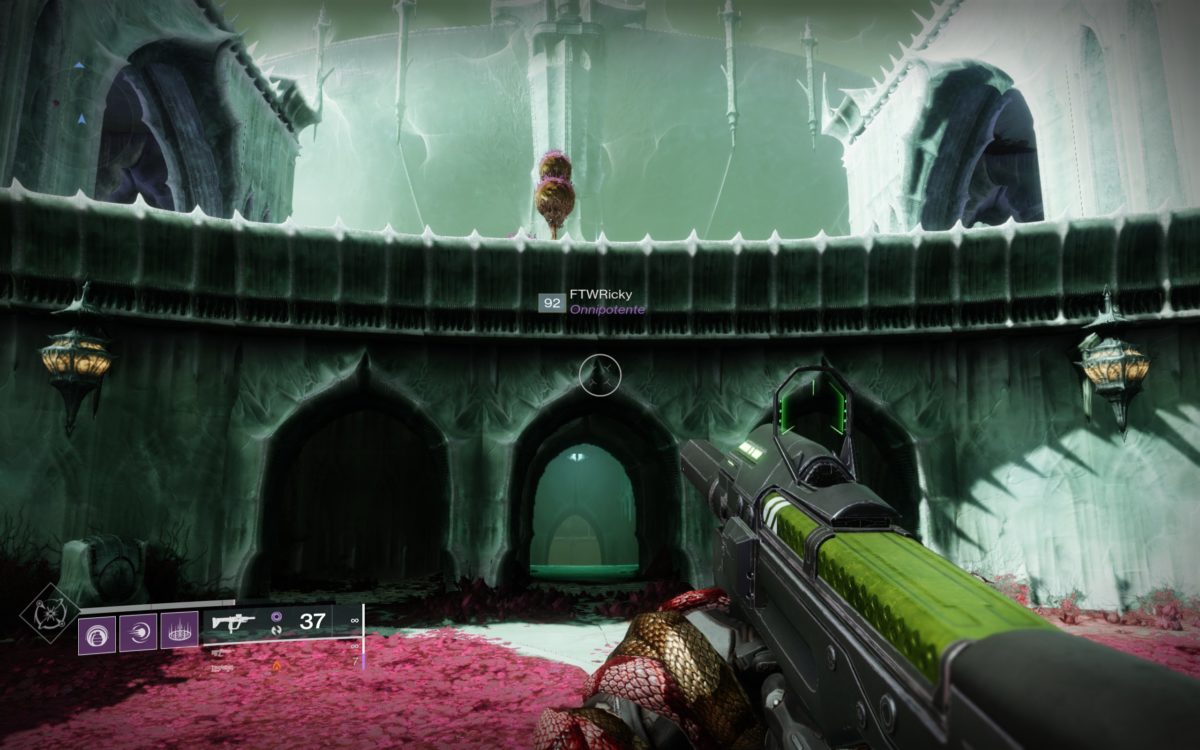Viewport: 1200px width, 750px height.
Task: Activate the grenade ability icon
Action: tap(98, 633)
